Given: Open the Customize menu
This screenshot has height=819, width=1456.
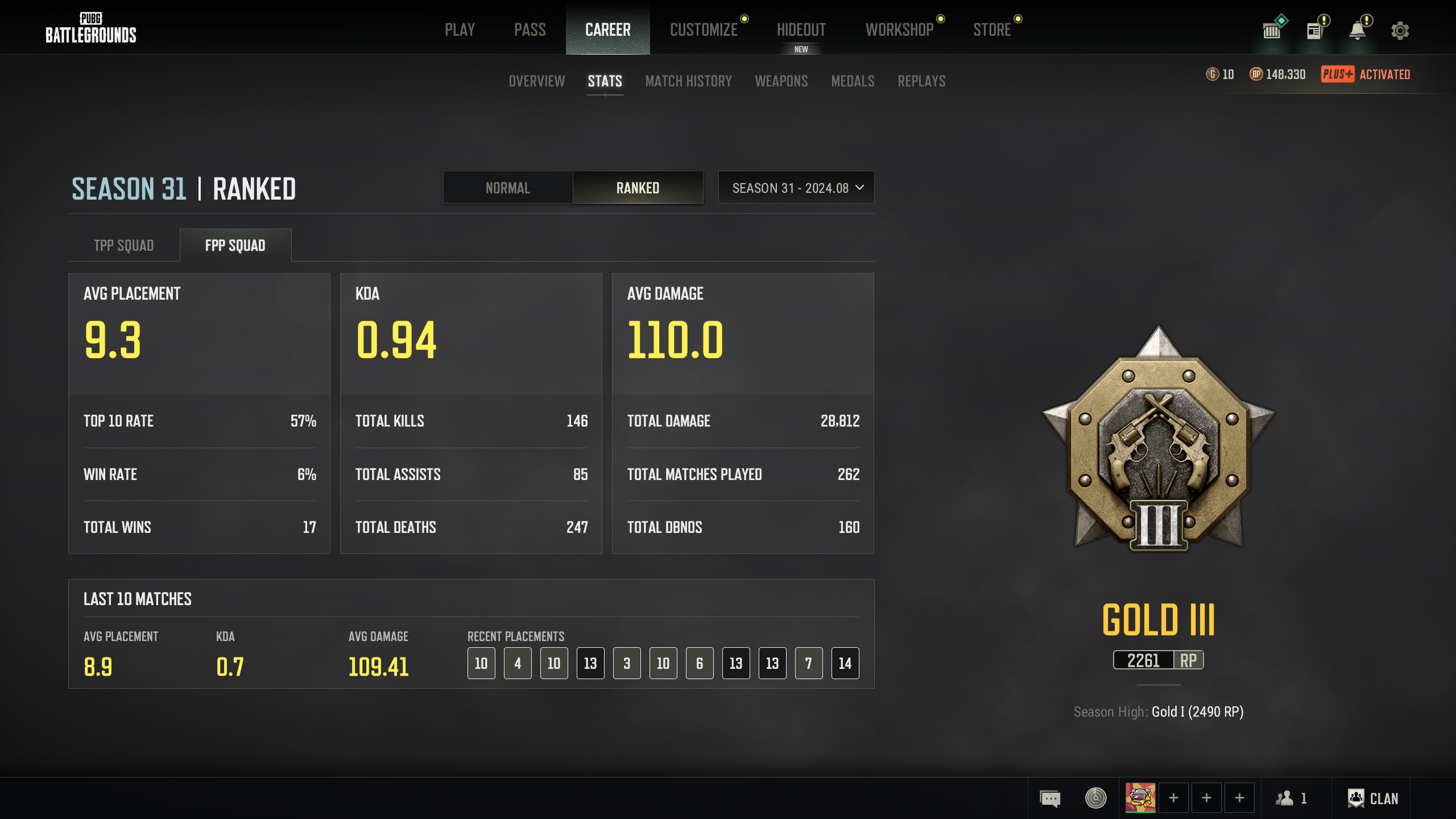Looking at the screenshot, I should pyautogui.click(x=704, y=30).
